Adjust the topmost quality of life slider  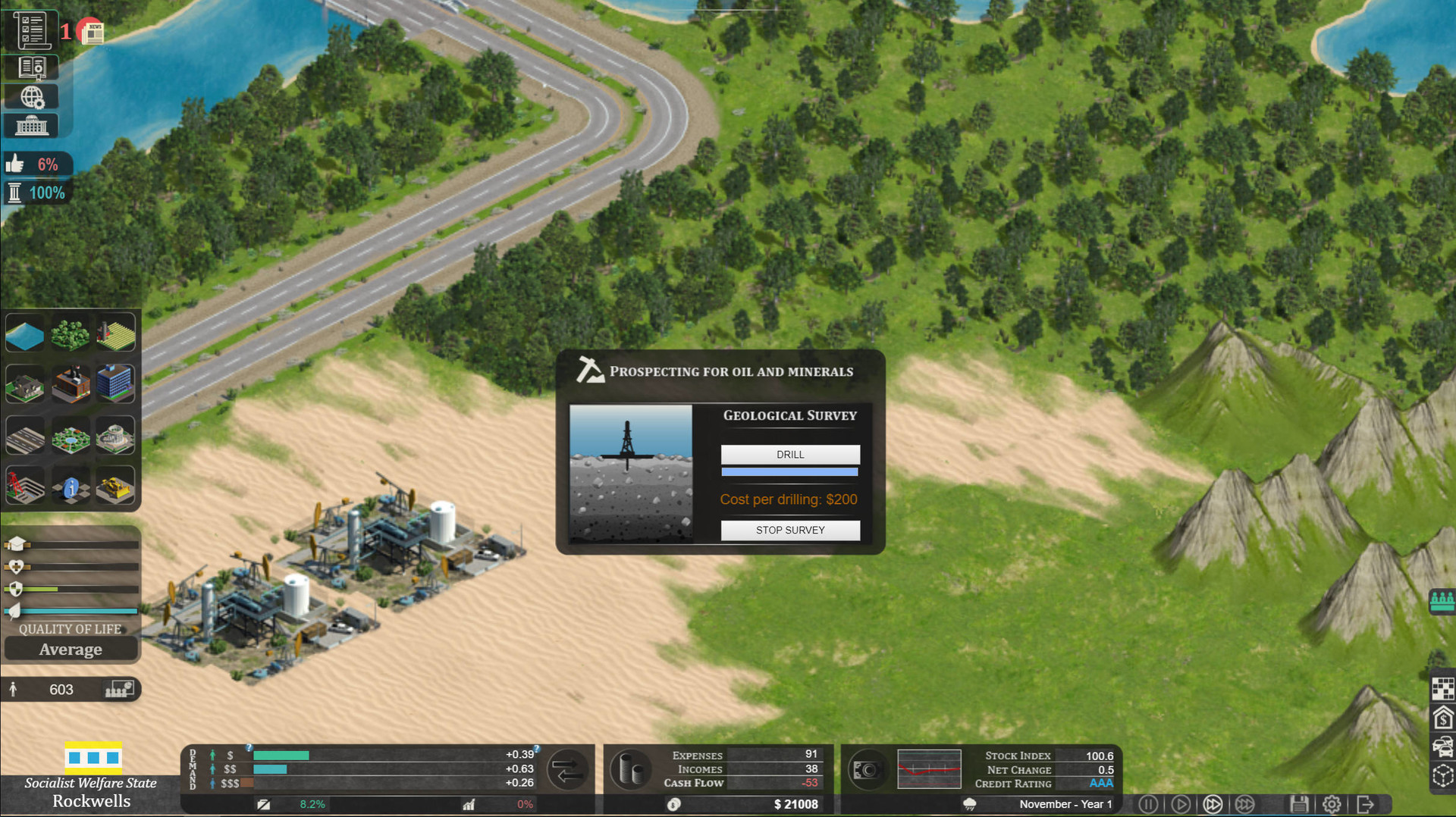[76, 543]
